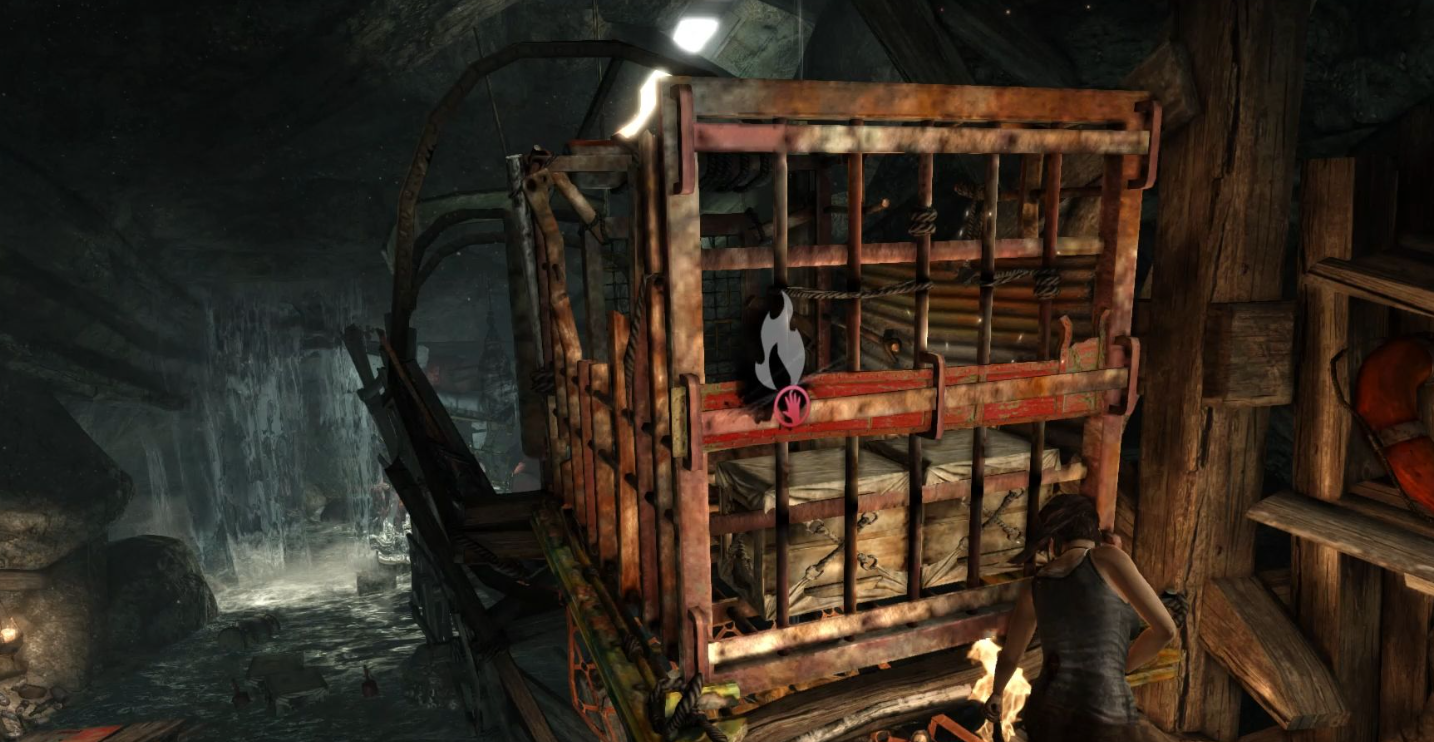
Task: Select the red hand interaction marker
Action: point(791,407)
